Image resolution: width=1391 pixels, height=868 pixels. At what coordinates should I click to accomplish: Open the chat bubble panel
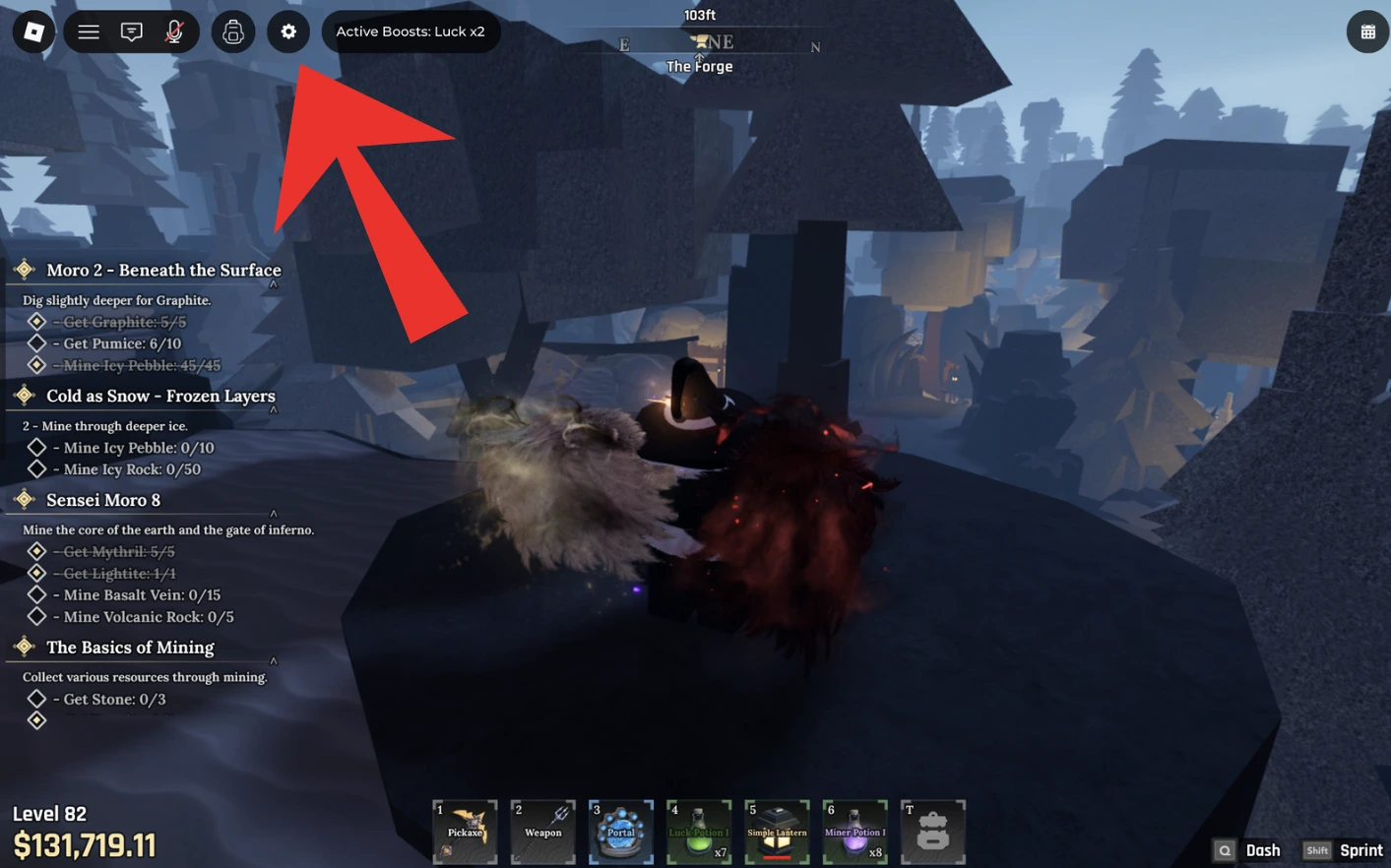(131, 31)
